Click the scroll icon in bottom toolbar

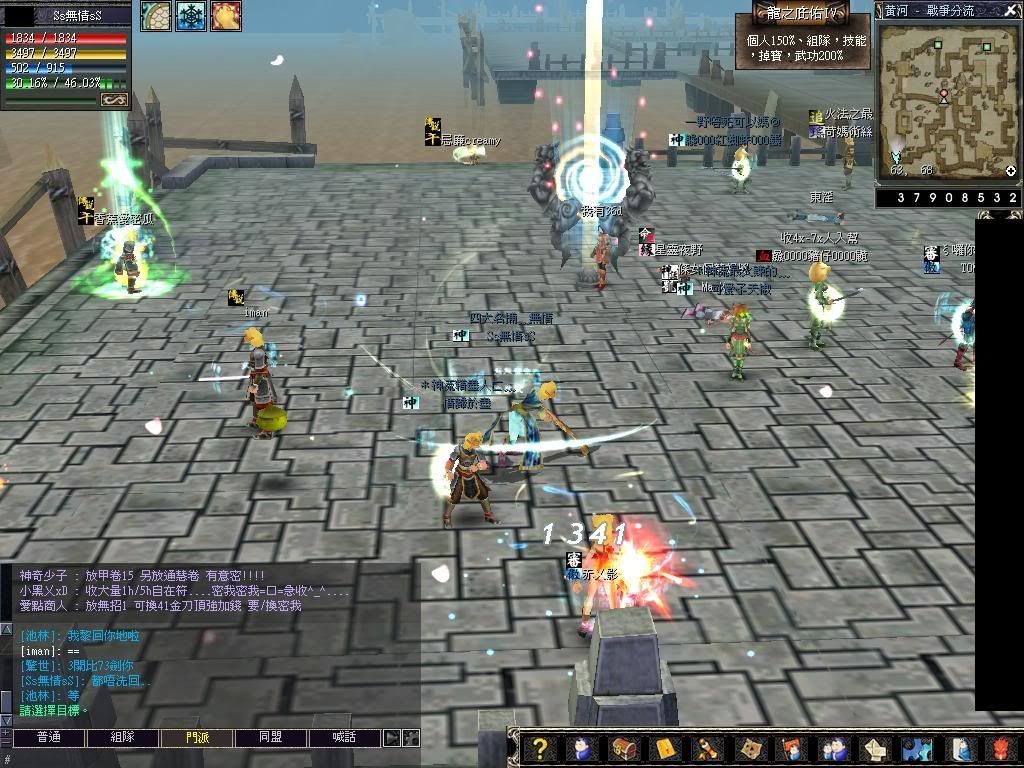707,749
